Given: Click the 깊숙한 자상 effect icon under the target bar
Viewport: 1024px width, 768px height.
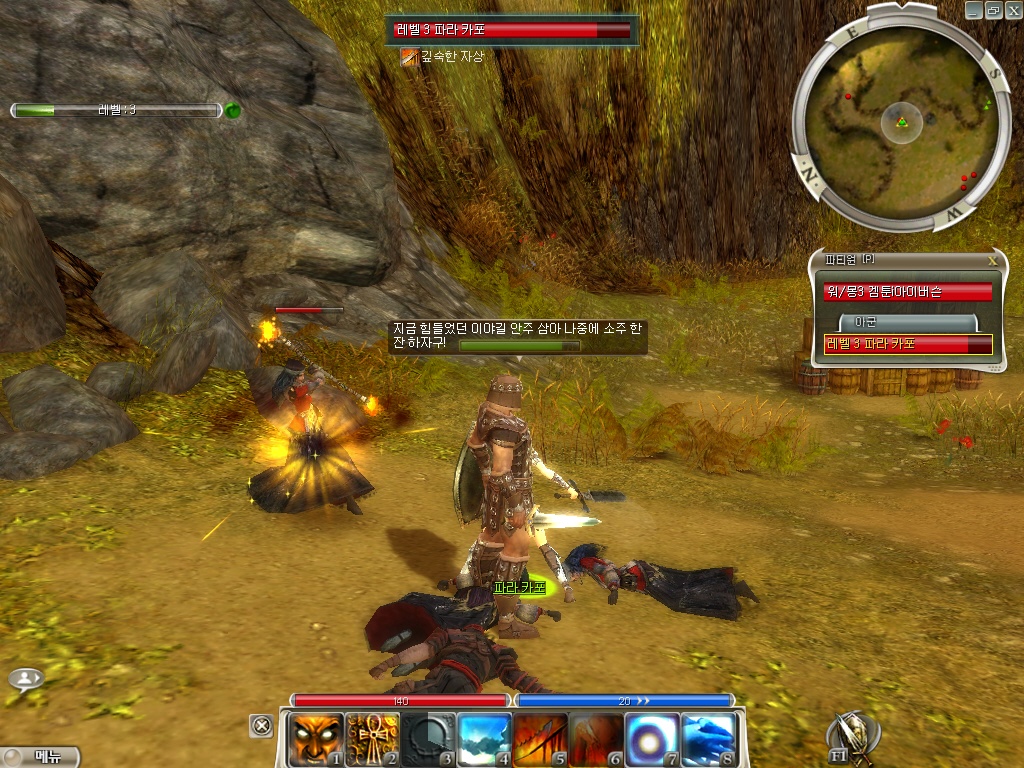Looking at the screenshot, I should click(x=408, y=57).
